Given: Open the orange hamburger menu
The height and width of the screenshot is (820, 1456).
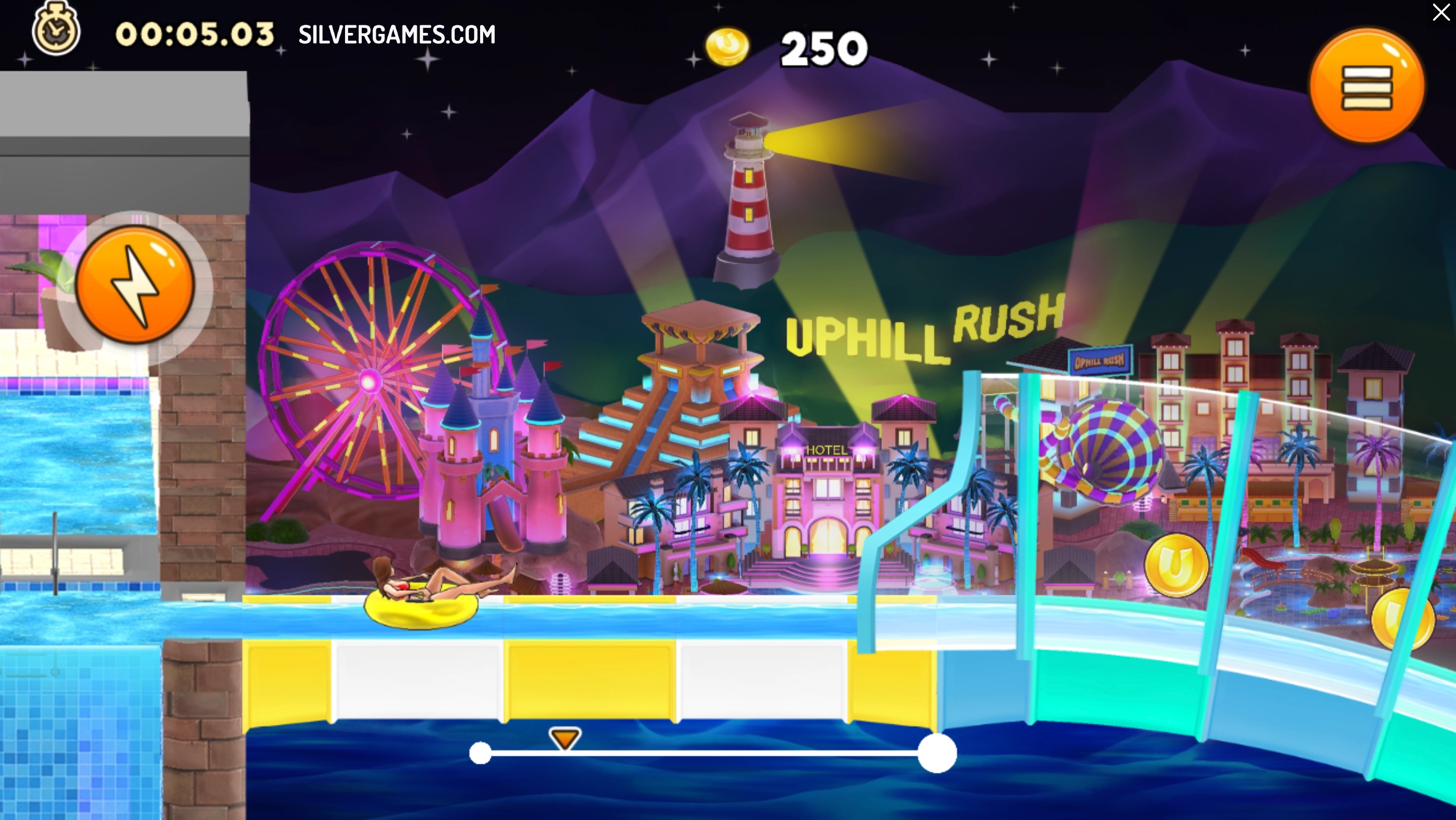Looking at the screenshot, I should (x=1366, y=87).
